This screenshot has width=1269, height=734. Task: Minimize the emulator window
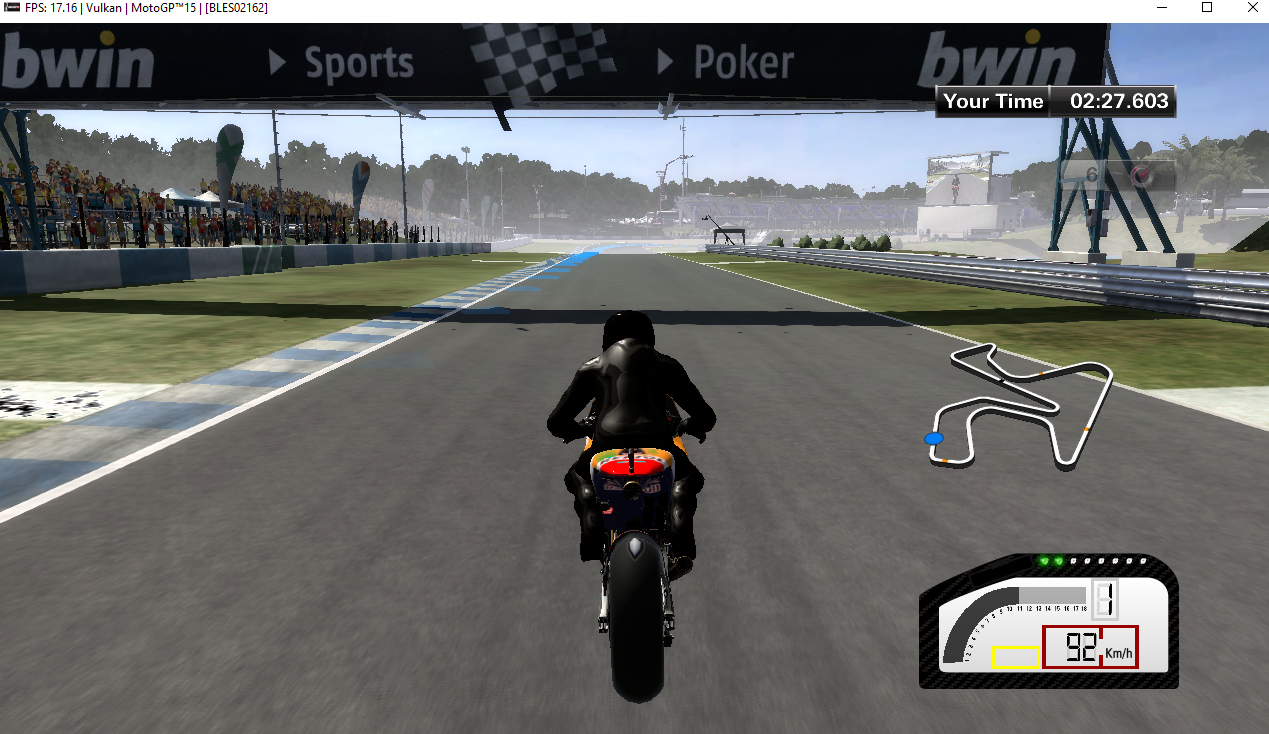click(1161, 8)
